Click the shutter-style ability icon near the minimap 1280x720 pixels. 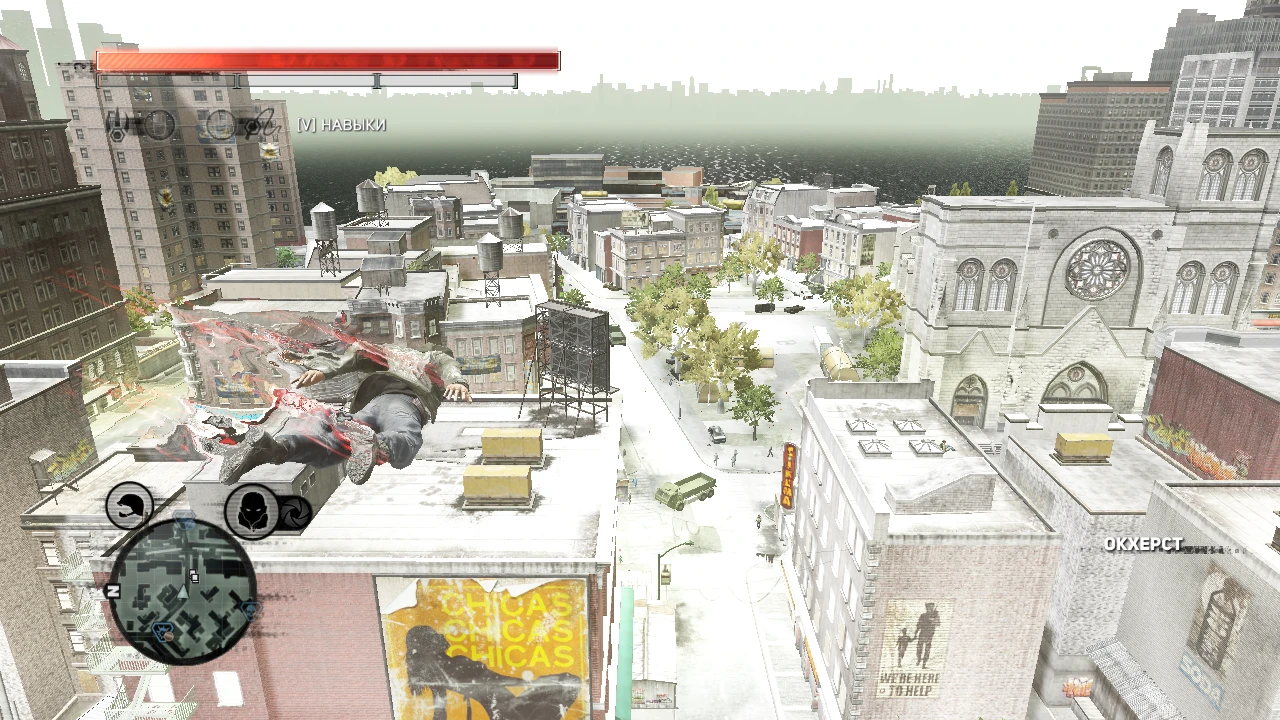point(293,515)
